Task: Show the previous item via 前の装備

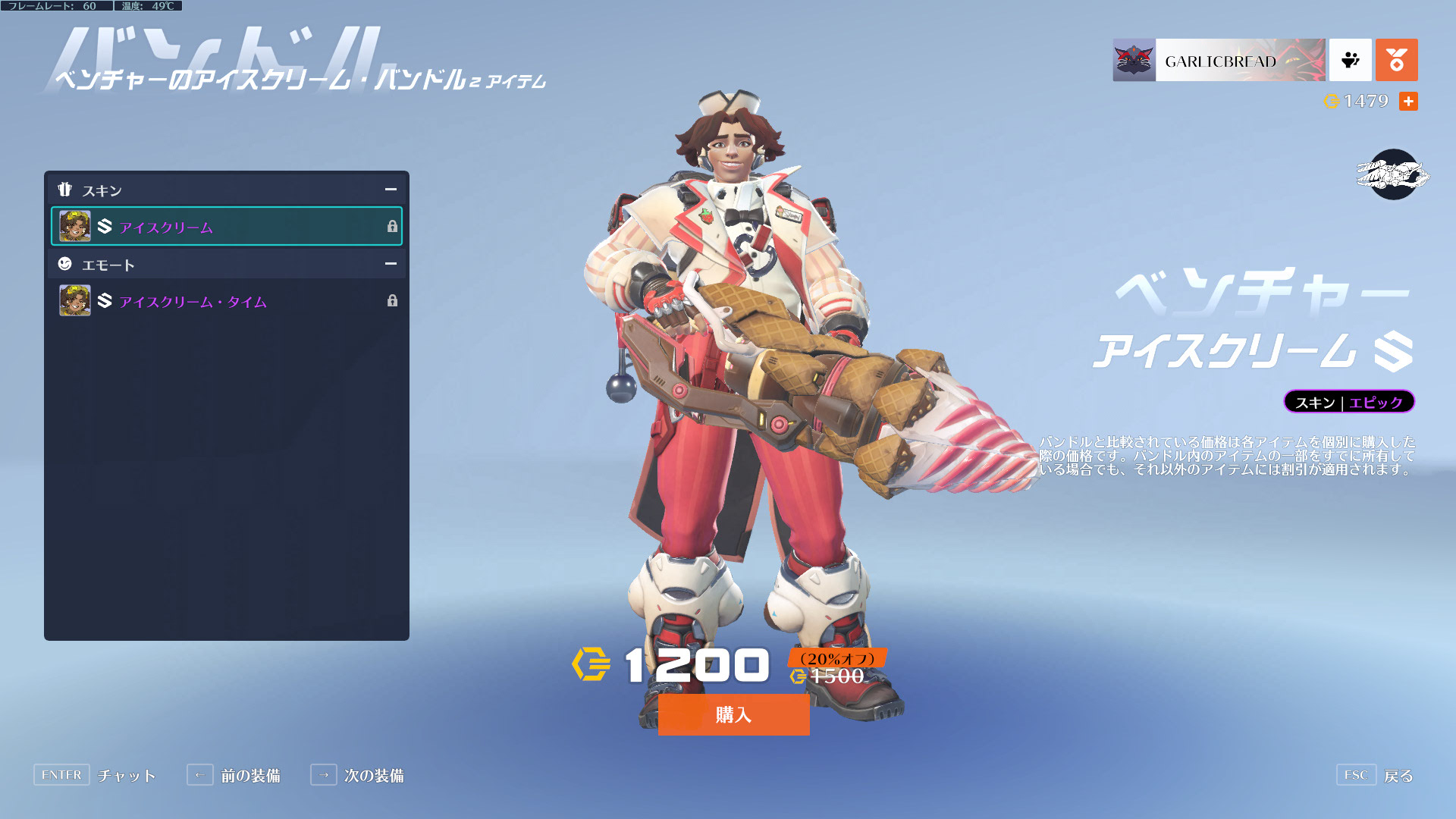Action: [234, 775]
